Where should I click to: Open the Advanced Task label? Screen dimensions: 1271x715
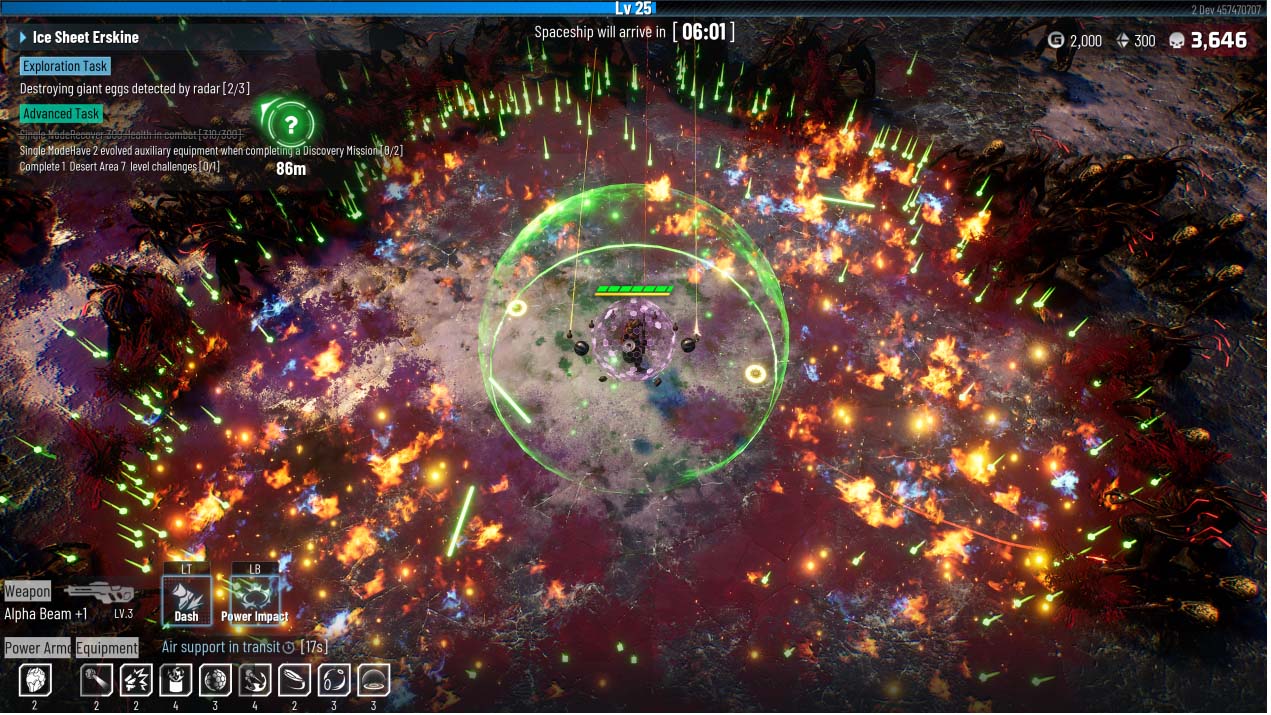(61, 114)
